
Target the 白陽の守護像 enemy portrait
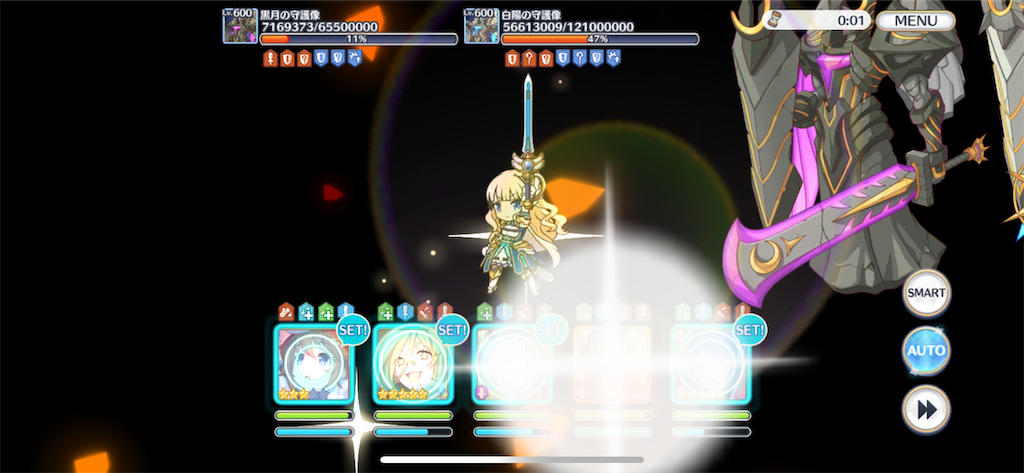coord(481,26)
